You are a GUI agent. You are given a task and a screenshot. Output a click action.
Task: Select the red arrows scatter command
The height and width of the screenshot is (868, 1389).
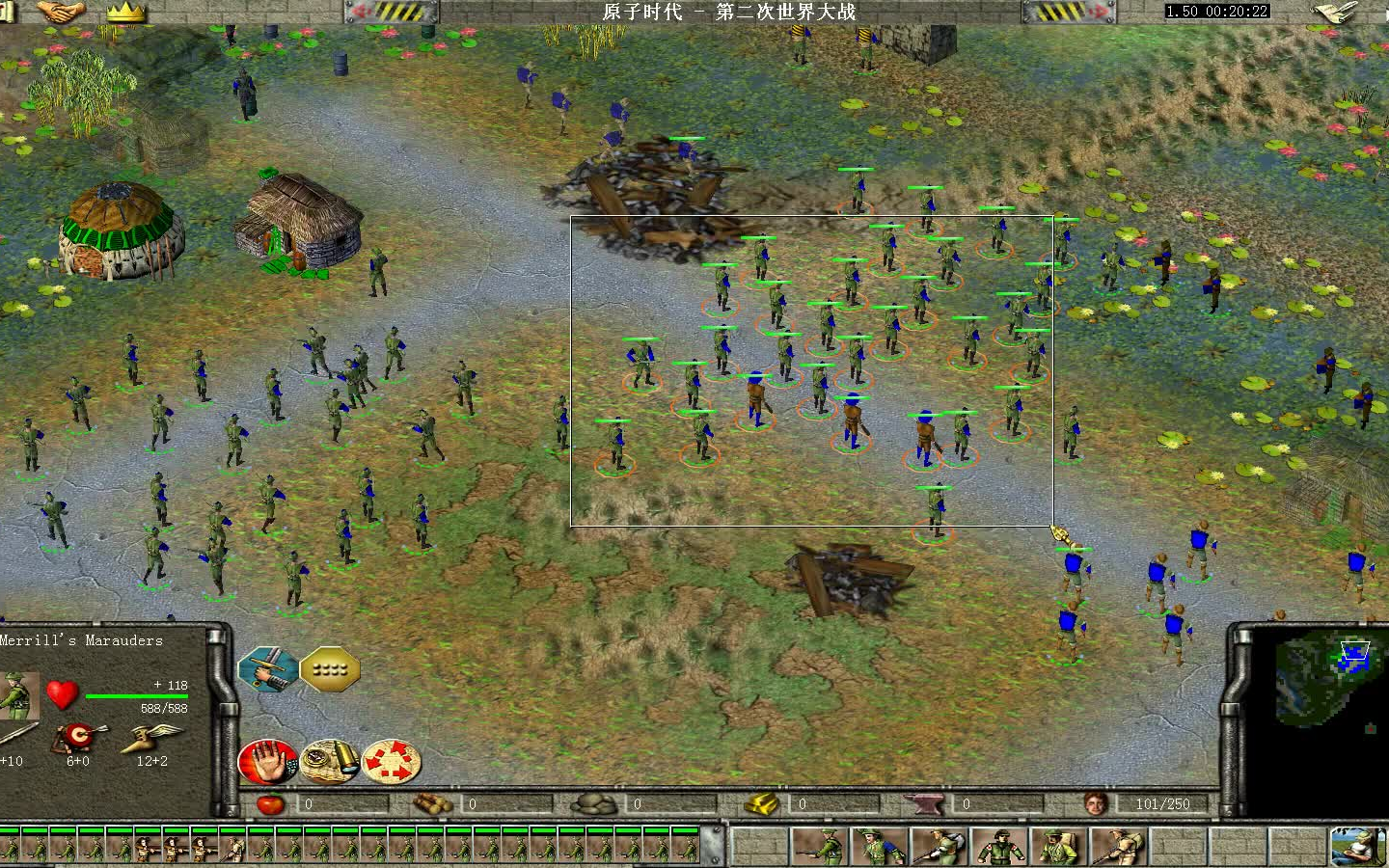[391, 761]
